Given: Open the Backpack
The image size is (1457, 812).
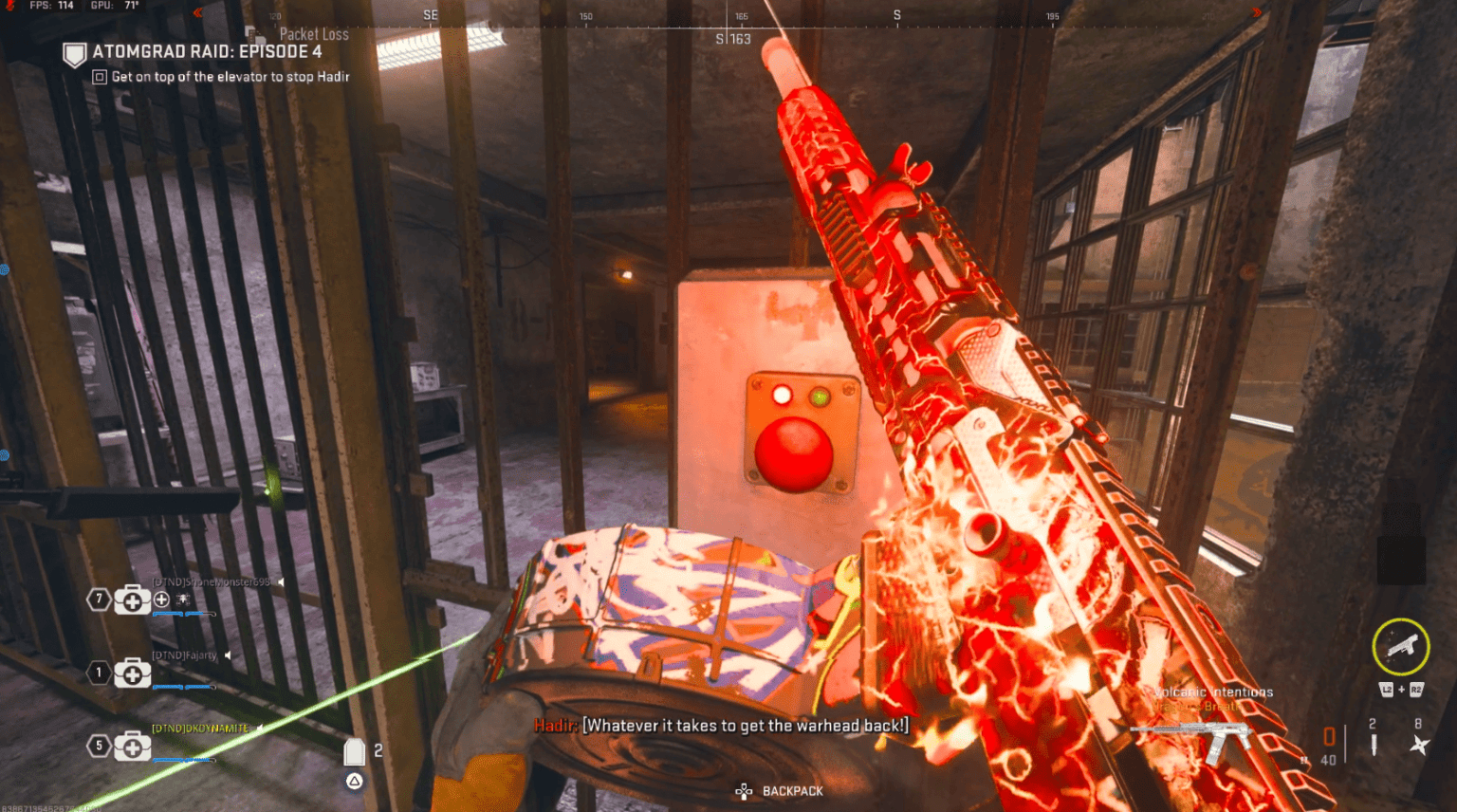Looking at the screenshot, I should pyautogui.click(x=781, y=791).
